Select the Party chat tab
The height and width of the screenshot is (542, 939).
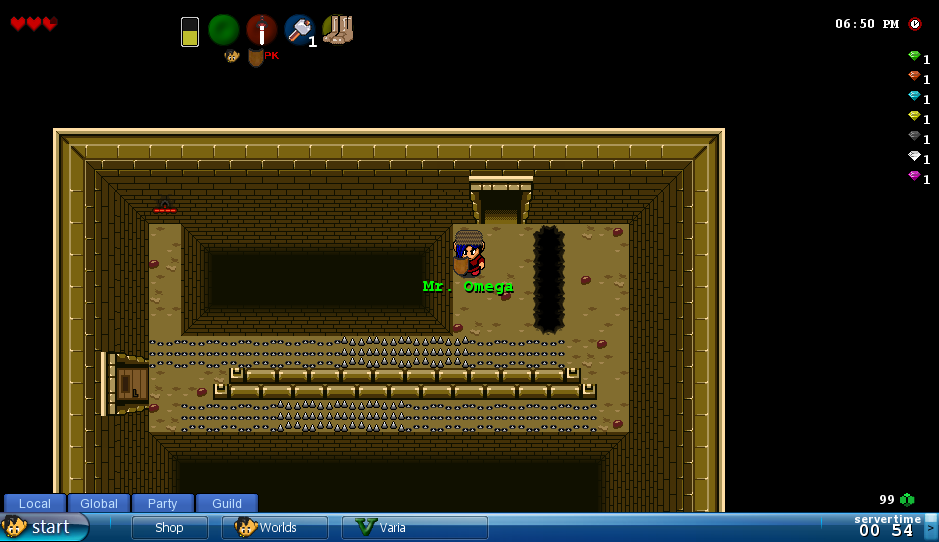click(x=162, y=504)
